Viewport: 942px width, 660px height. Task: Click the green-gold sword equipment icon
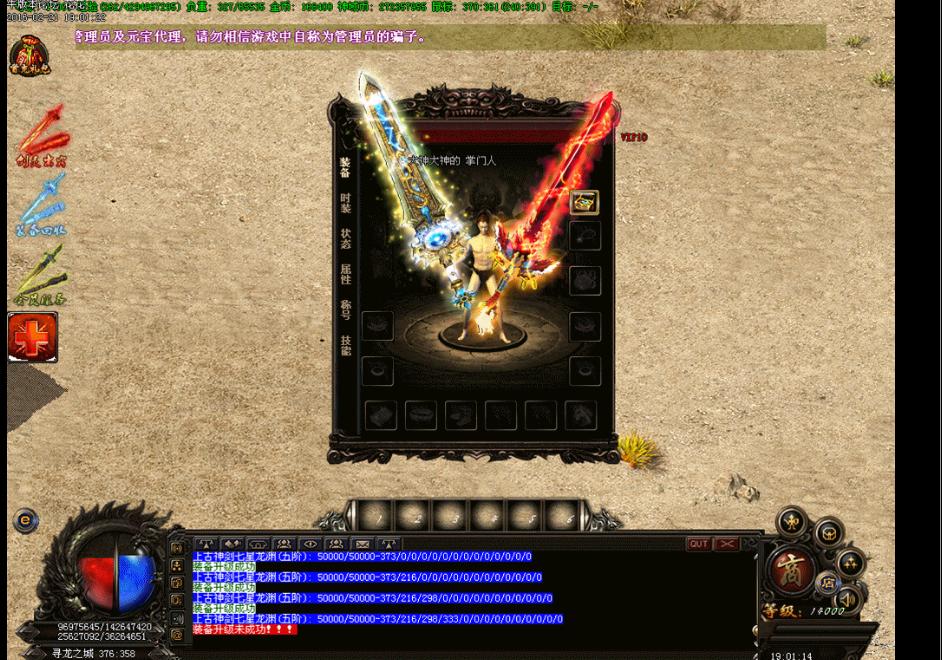point(41,277)
